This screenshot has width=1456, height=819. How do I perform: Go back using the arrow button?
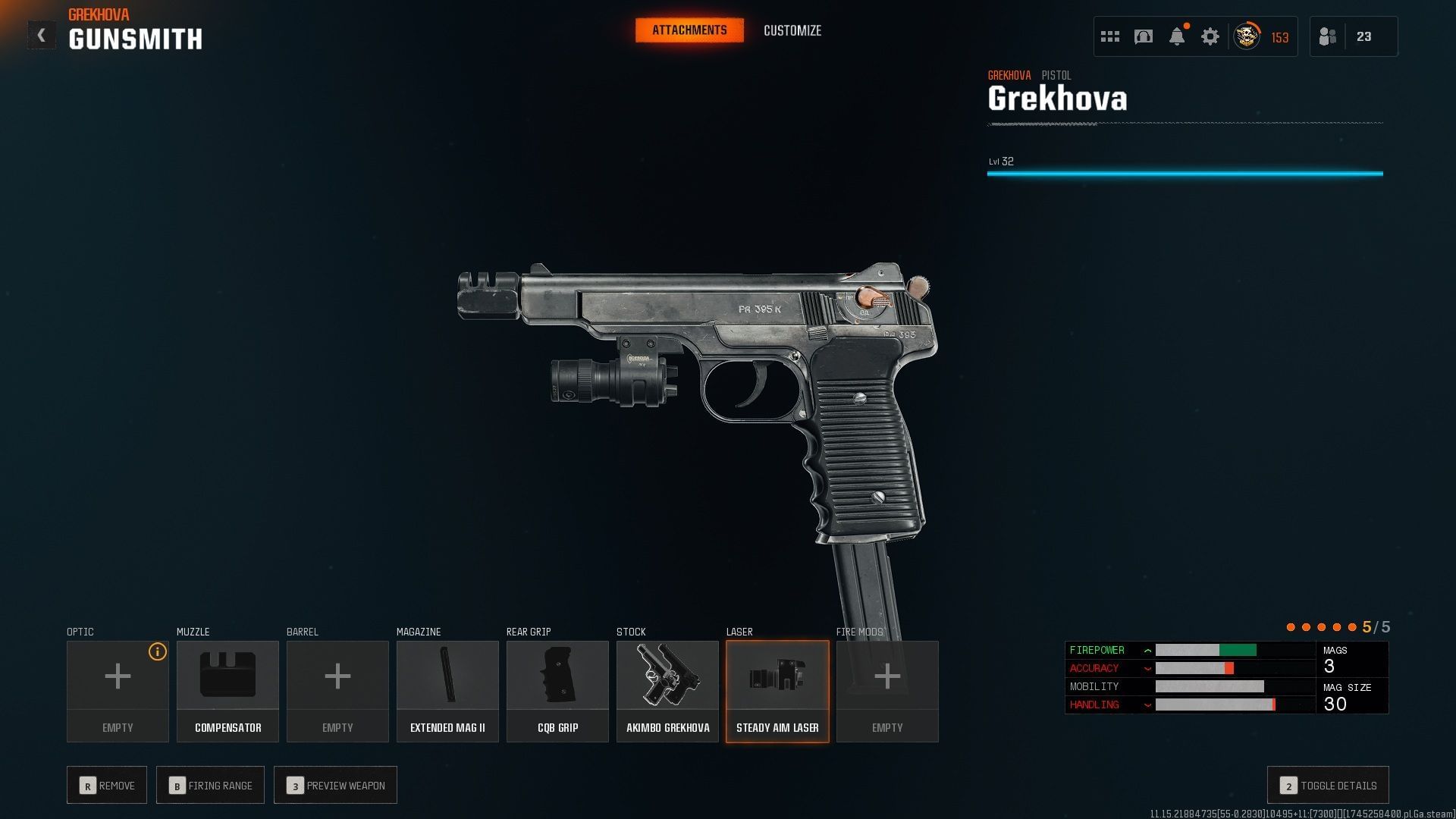pos(42,36)
